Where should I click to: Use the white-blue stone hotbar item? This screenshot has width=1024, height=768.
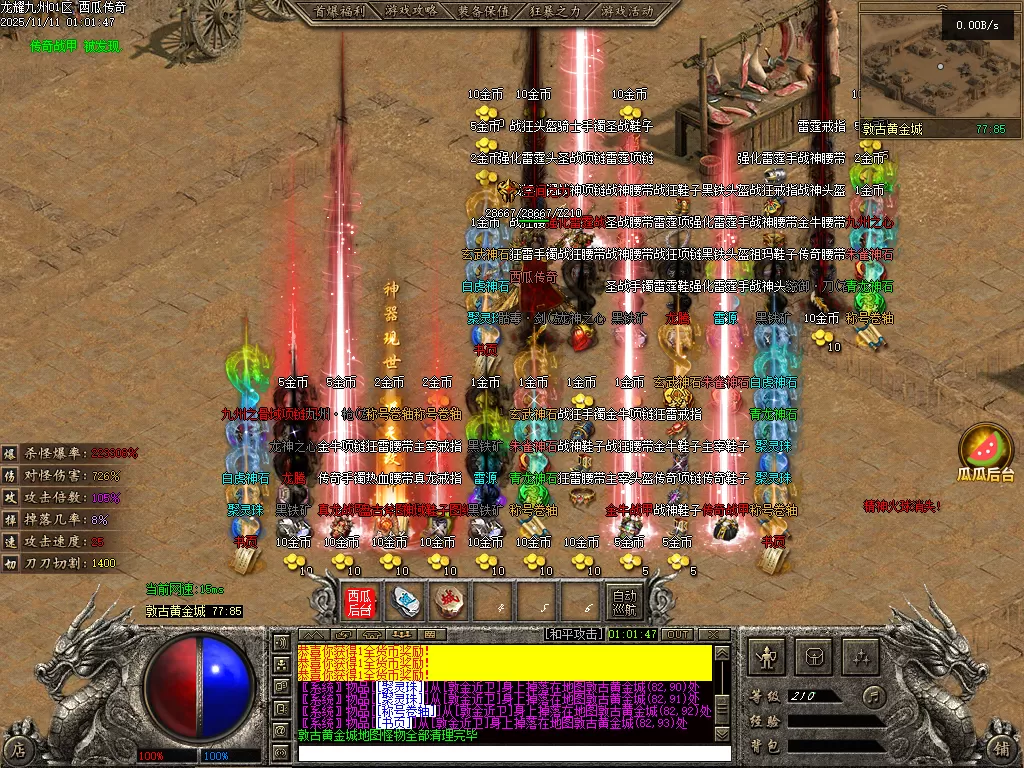coord(404,602)
